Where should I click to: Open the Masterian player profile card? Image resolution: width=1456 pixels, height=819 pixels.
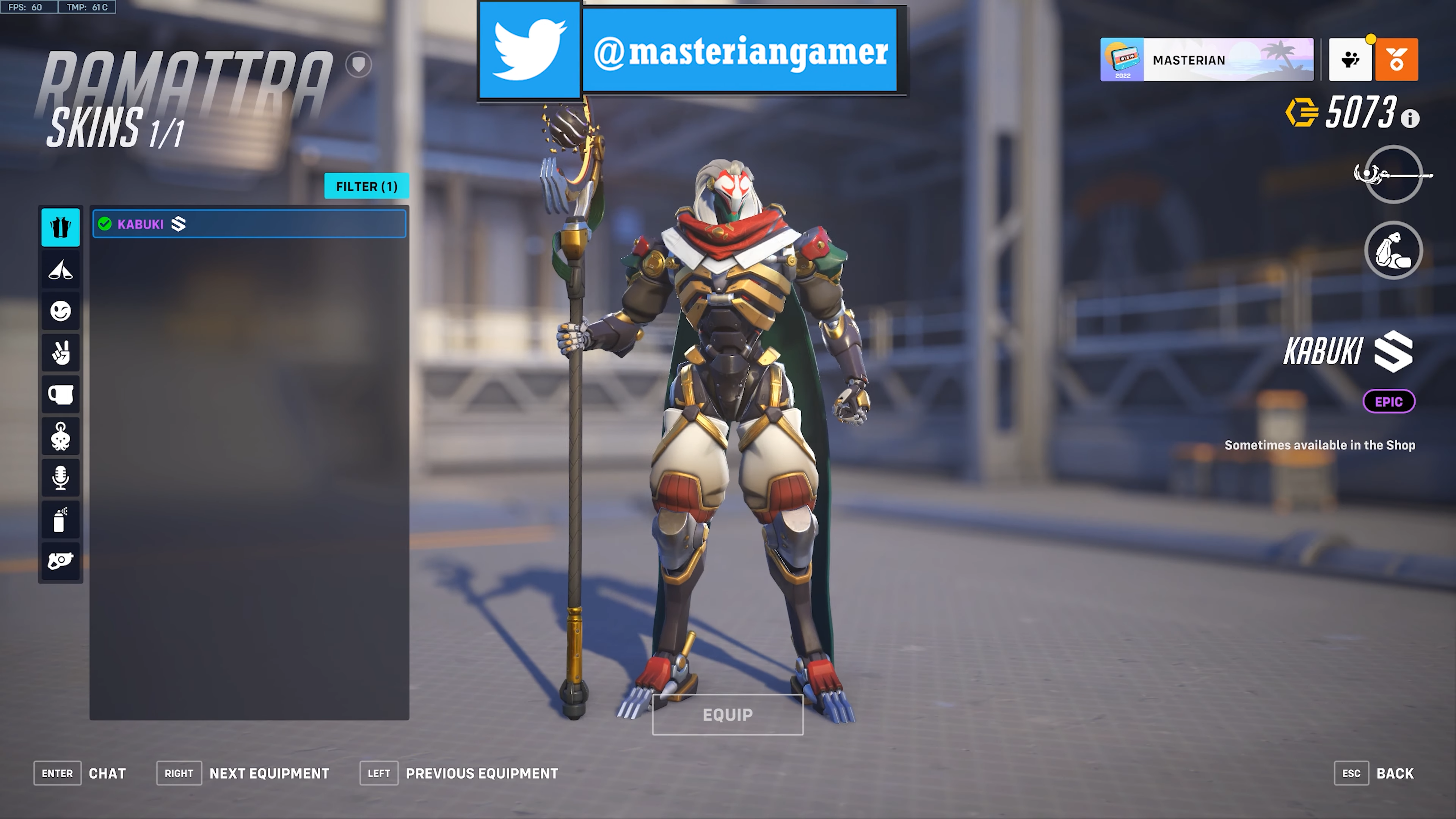pos(1207,60)
